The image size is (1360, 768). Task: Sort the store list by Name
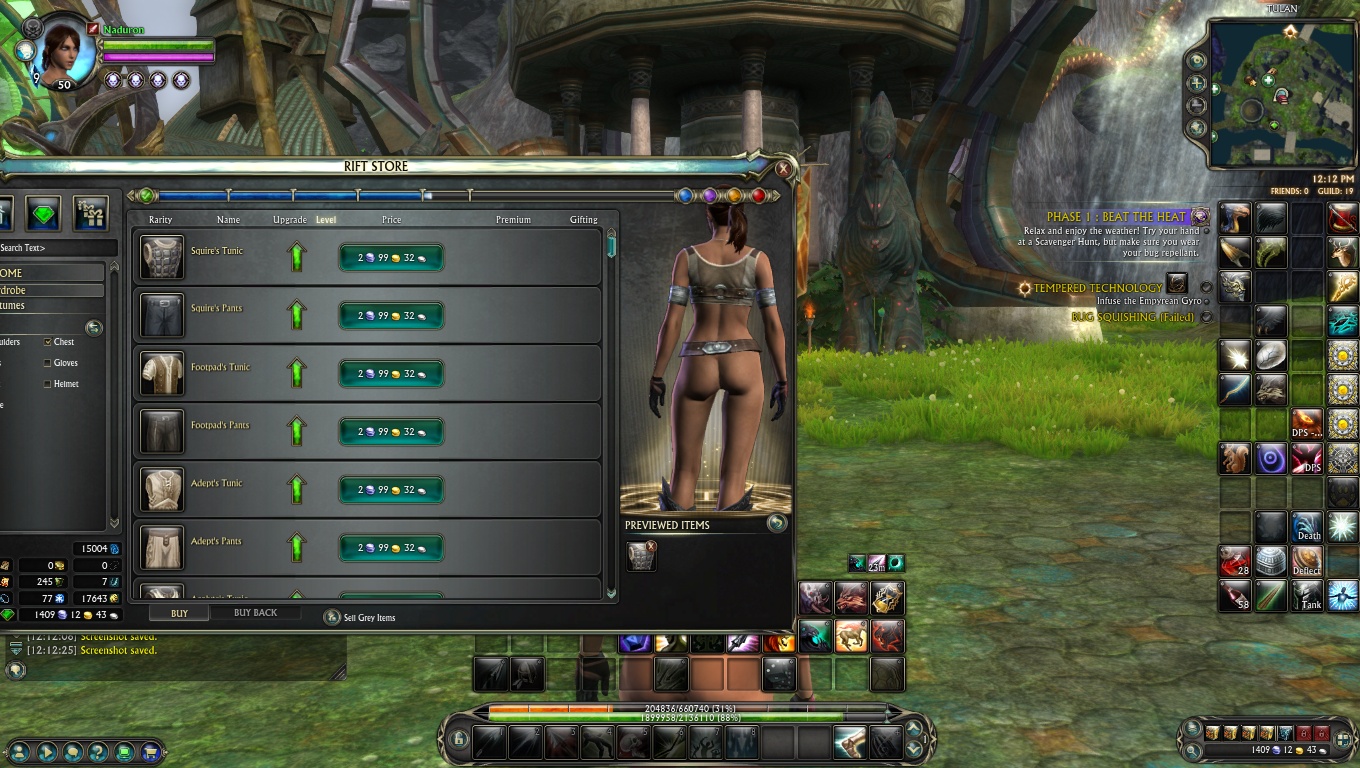click(x=228, y=220)
